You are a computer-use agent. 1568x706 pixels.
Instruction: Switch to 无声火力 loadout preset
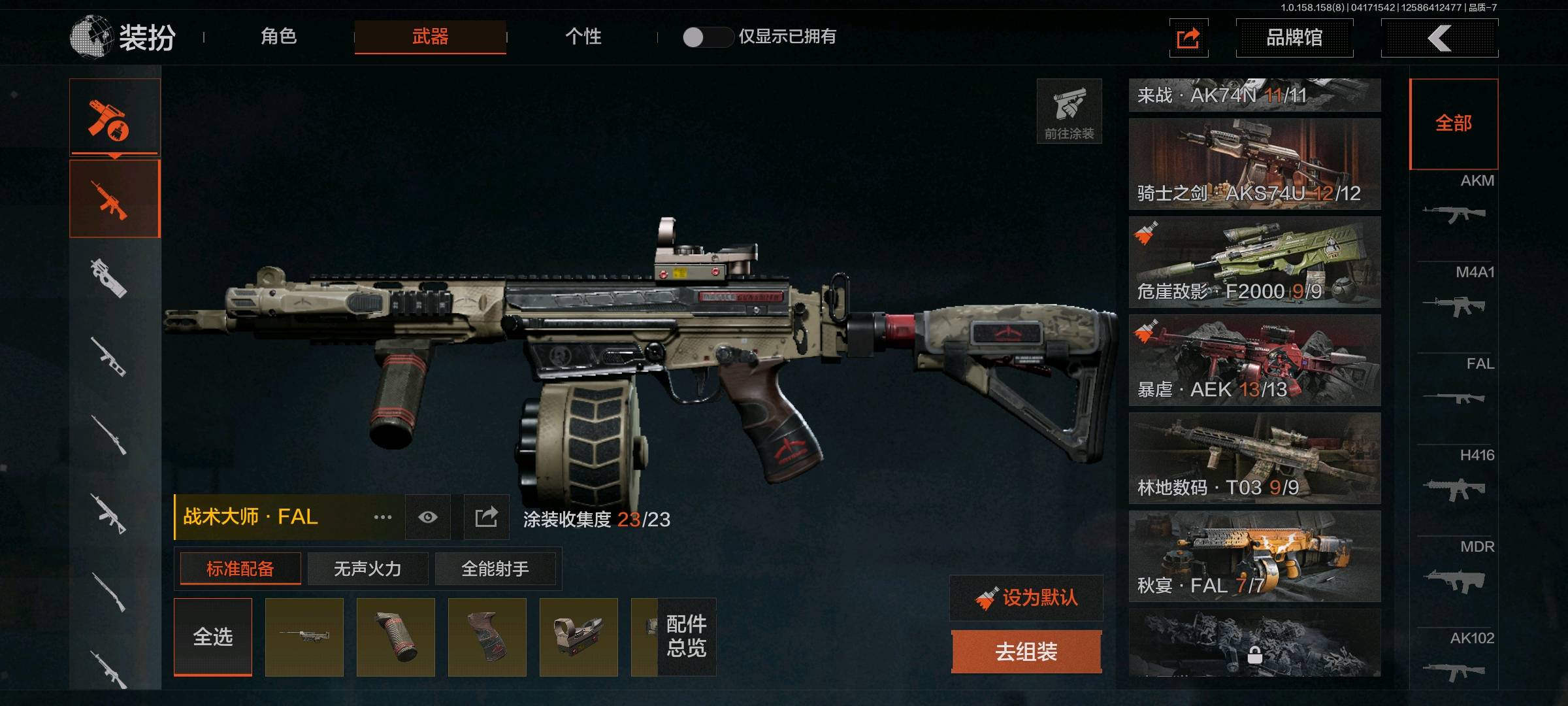[367, 569]
